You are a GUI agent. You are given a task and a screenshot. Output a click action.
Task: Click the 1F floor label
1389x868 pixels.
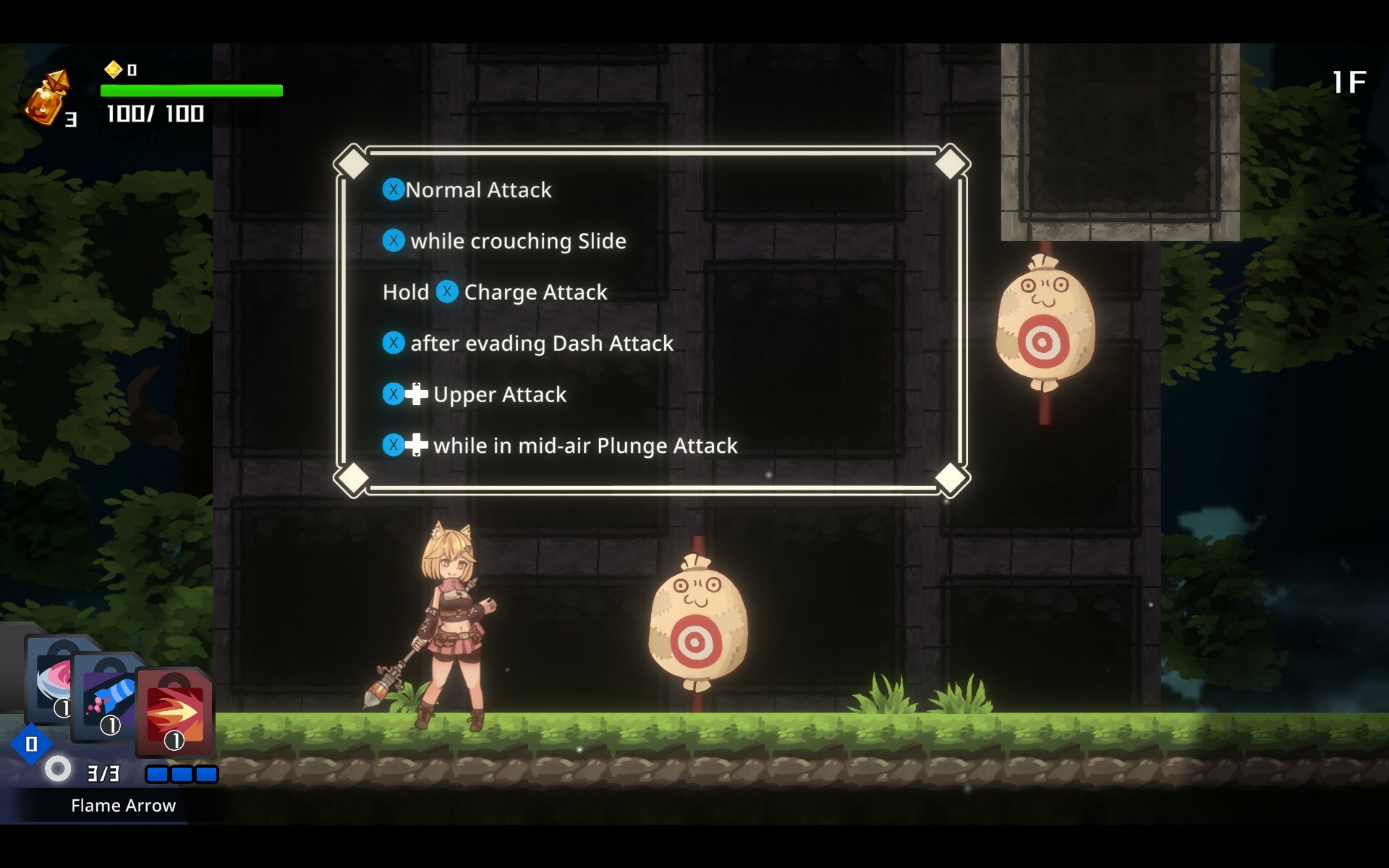(x=1350, y=81)
